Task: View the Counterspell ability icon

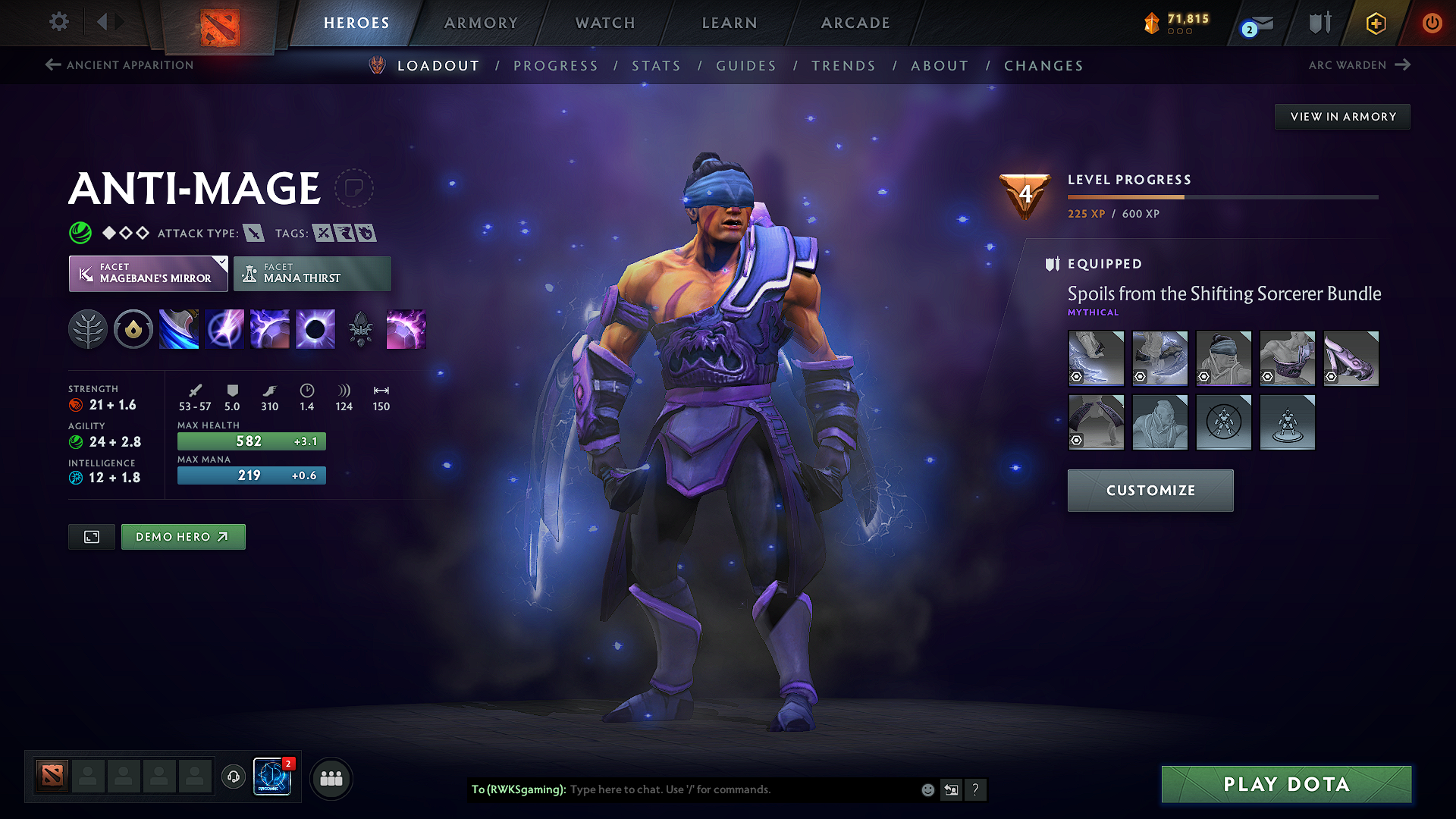Action: click(270, 328)
